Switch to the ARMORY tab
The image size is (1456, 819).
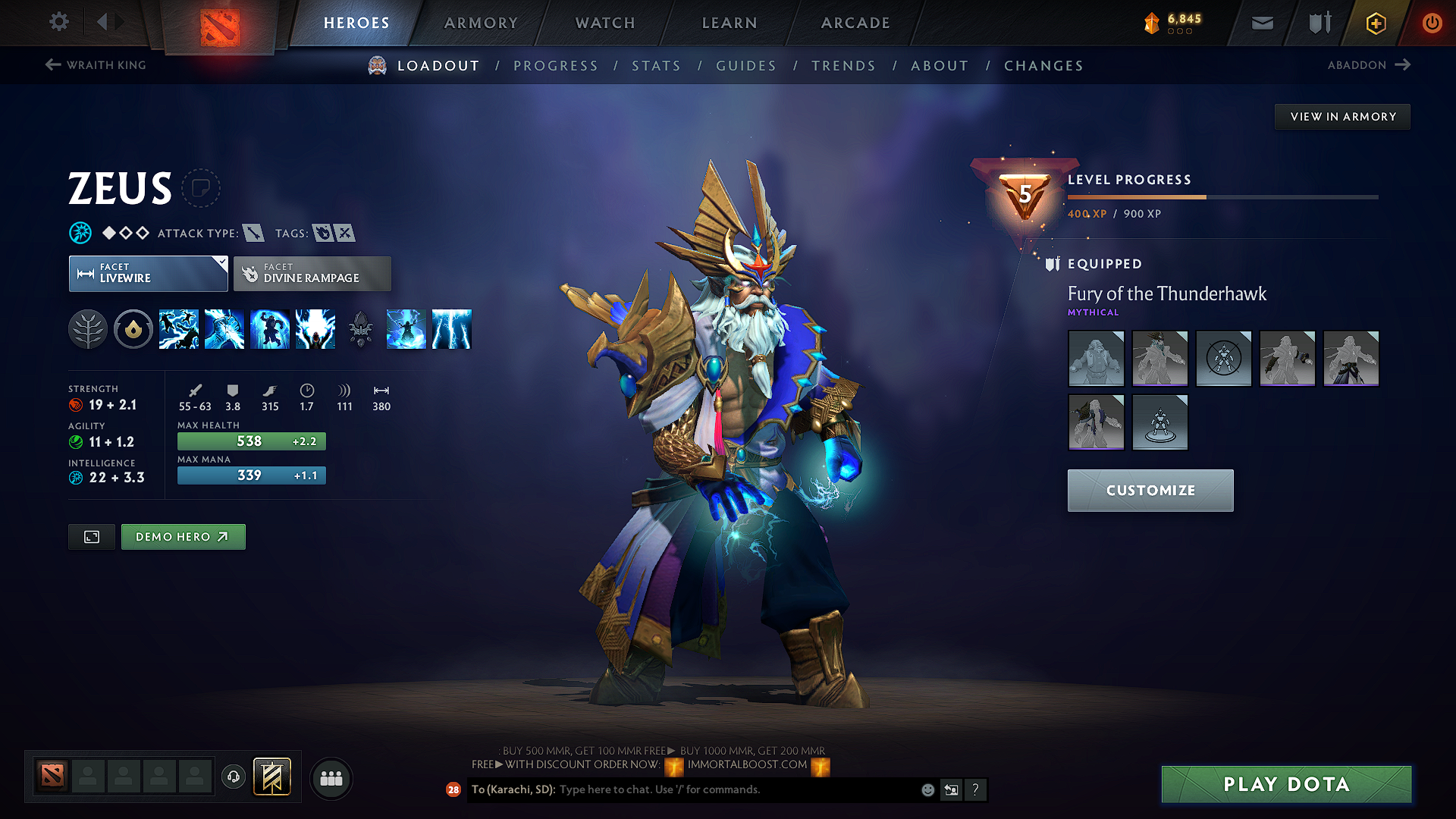click(480, 22)
